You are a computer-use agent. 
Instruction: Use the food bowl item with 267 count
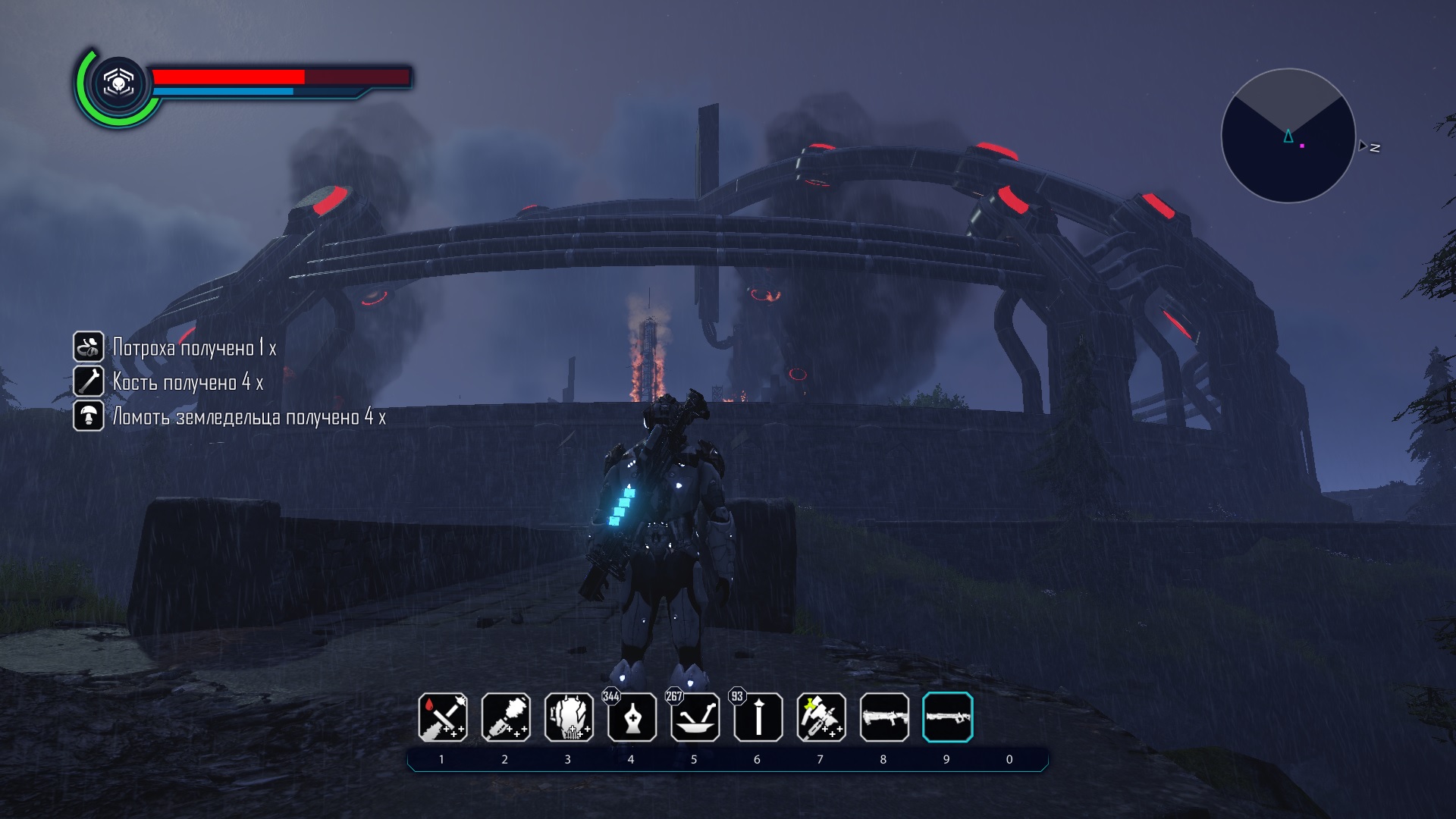click(695, 717)
